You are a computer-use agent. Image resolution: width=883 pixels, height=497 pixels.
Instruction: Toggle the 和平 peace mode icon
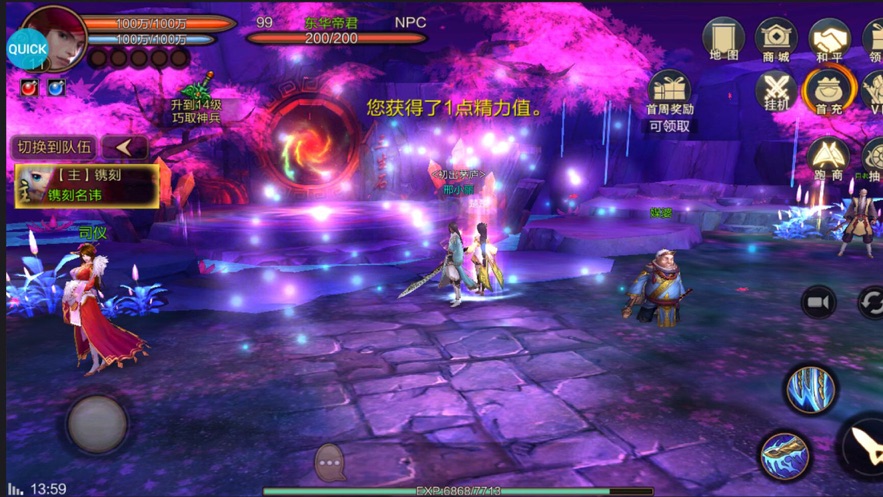(x=829, y=38)
